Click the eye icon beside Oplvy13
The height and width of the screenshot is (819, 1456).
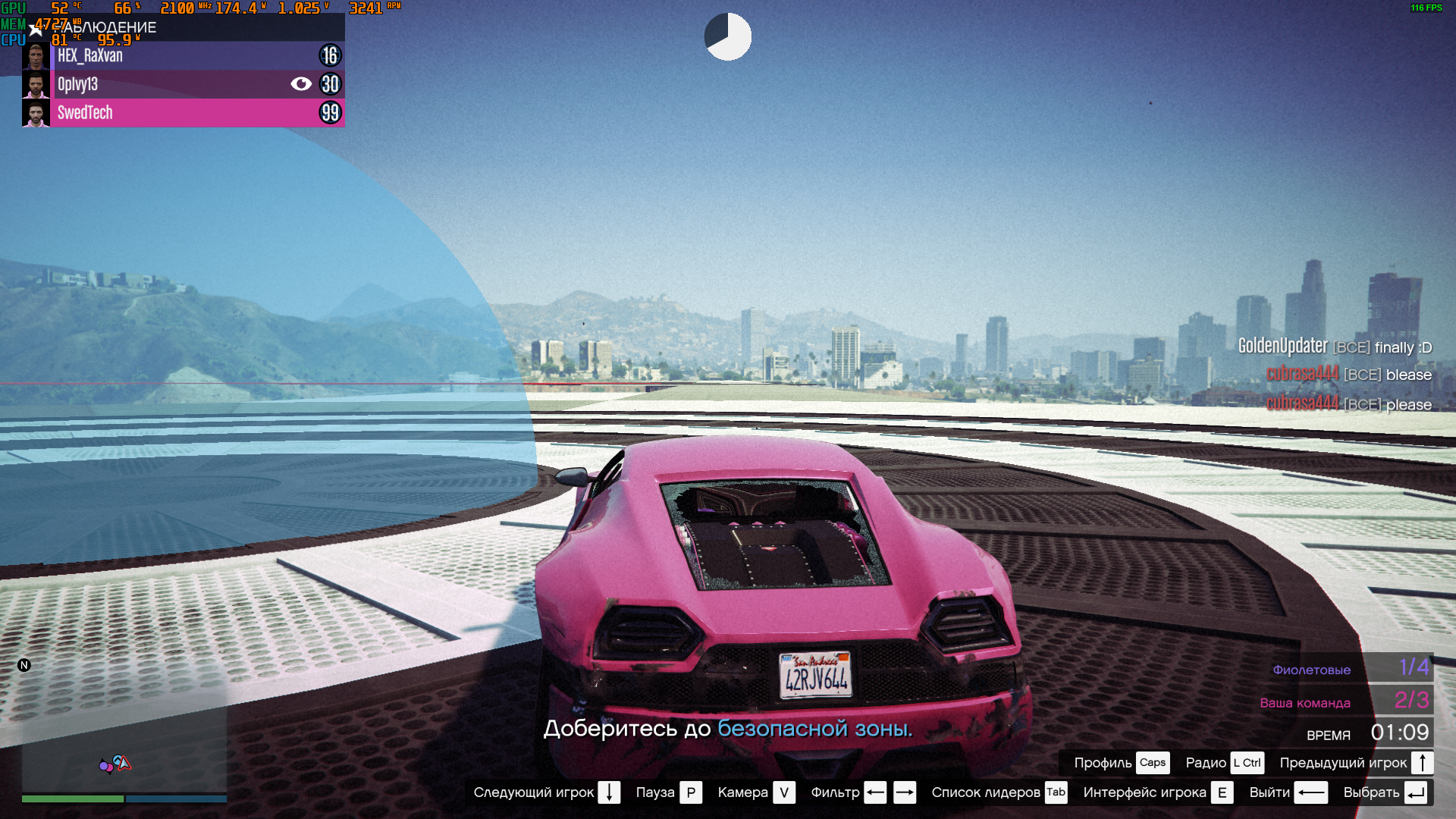click(301, 84)
